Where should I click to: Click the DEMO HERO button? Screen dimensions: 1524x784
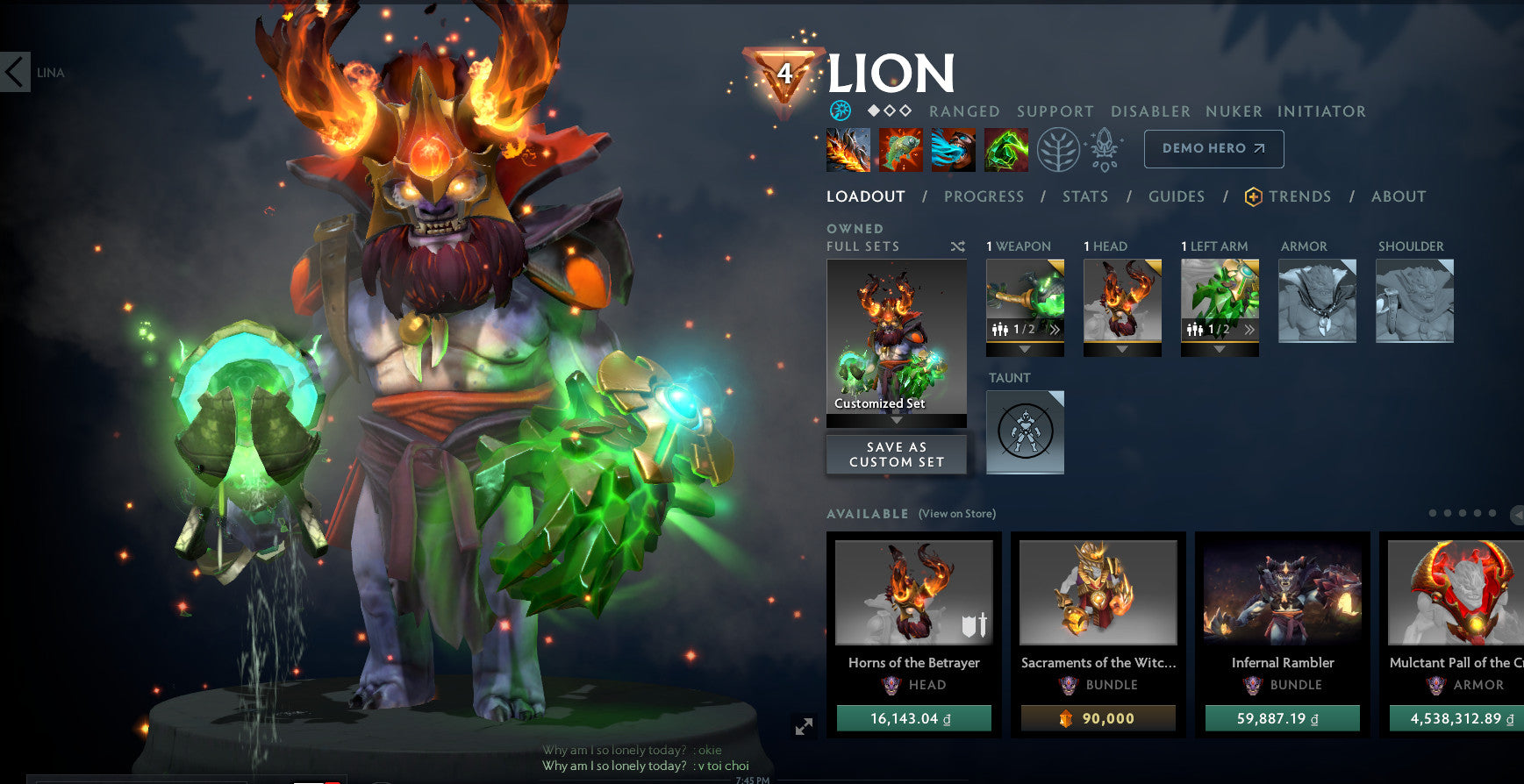[1213, 148]
